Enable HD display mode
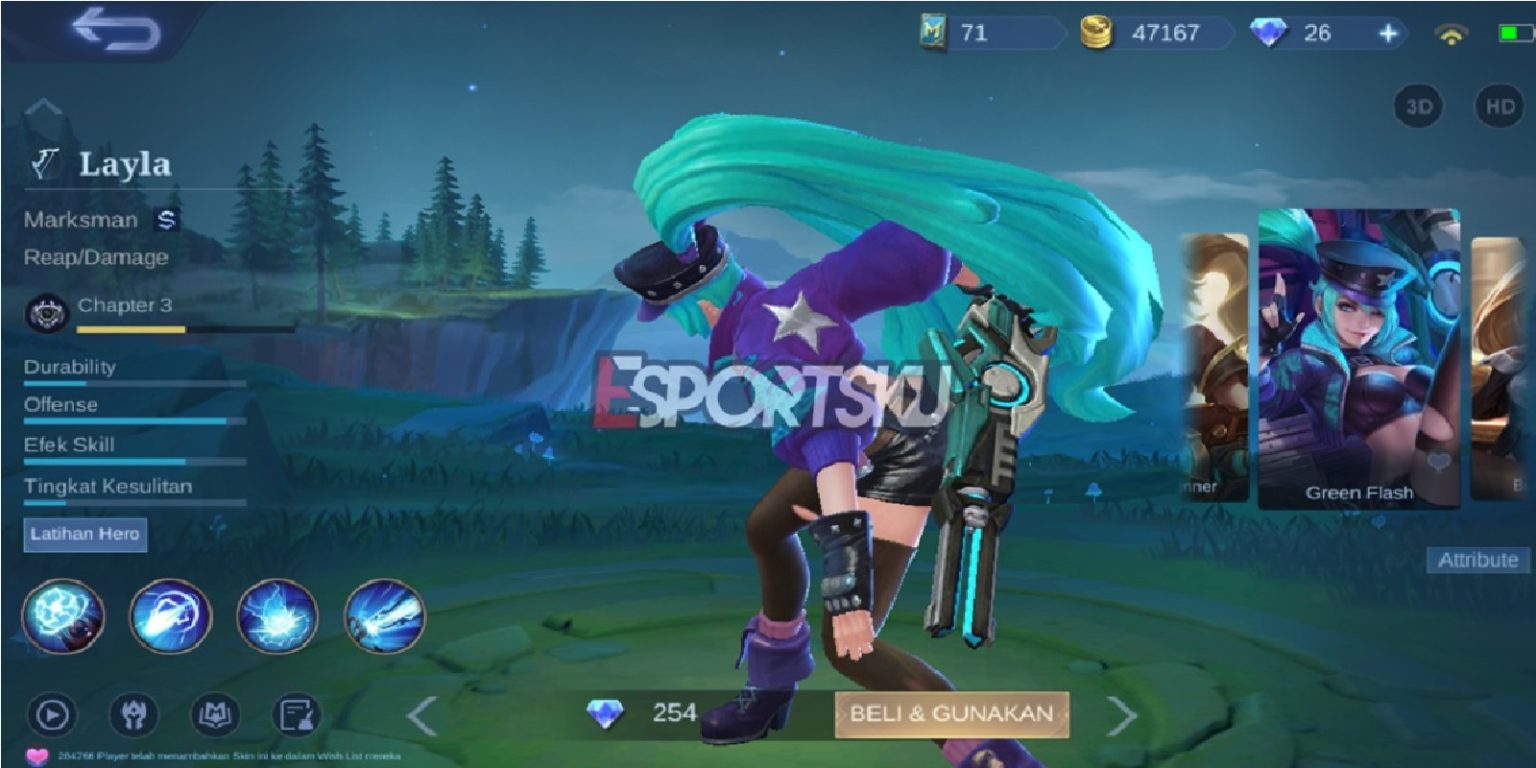The image size is (1536, 768). point(1498,106)
